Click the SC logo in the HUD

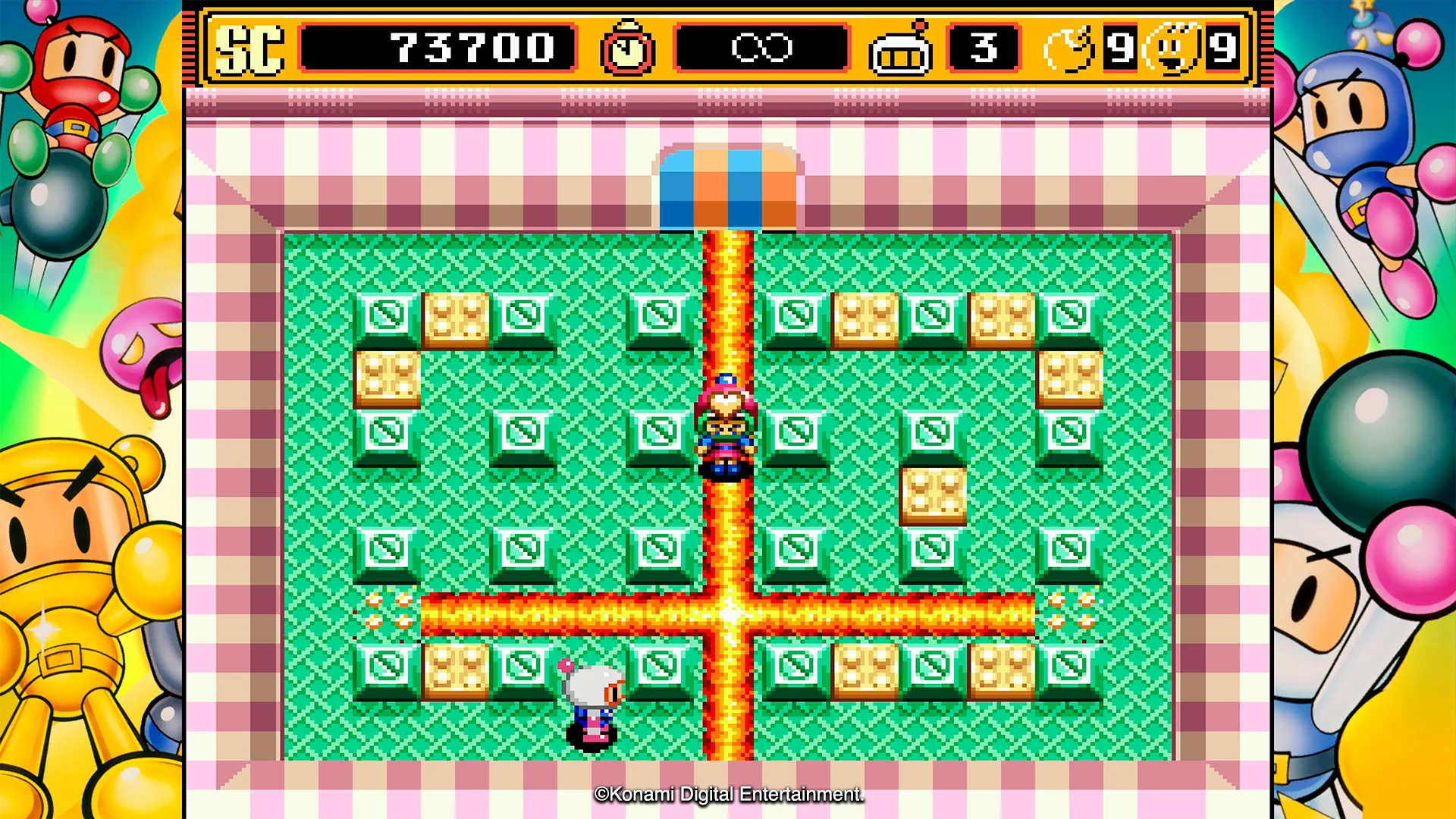(x=250, y=48)
